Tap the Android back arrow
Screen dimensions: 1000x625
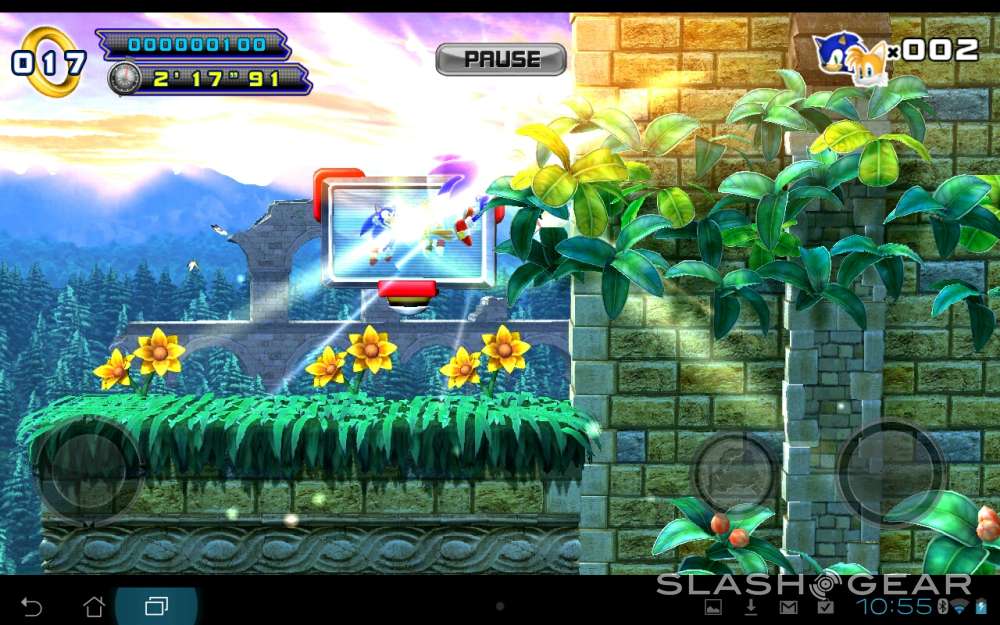pos(32,606)
